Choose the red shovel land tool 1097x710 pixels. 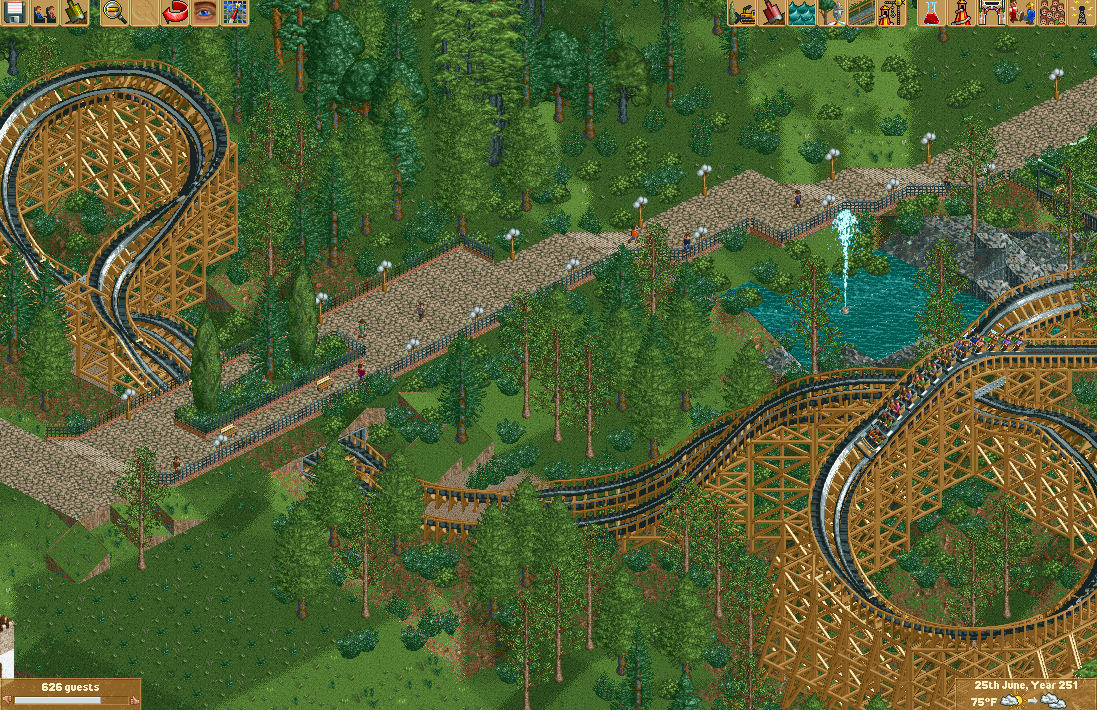[772, 13]
